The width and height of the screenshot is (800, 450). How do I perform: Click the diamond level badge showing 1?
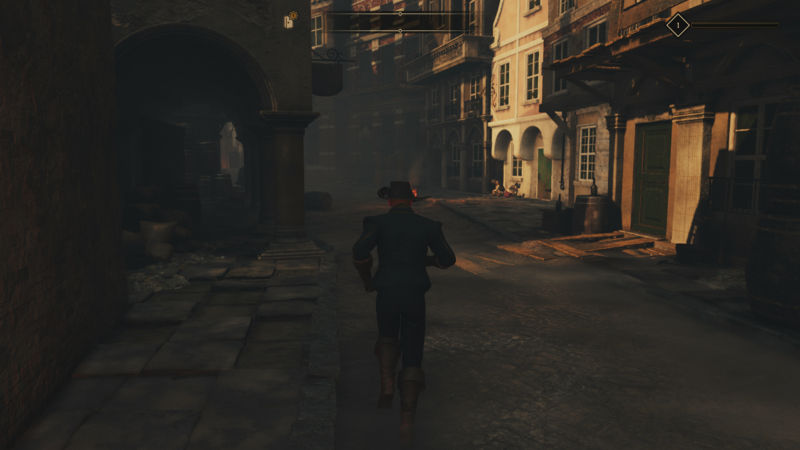[677, 25]
